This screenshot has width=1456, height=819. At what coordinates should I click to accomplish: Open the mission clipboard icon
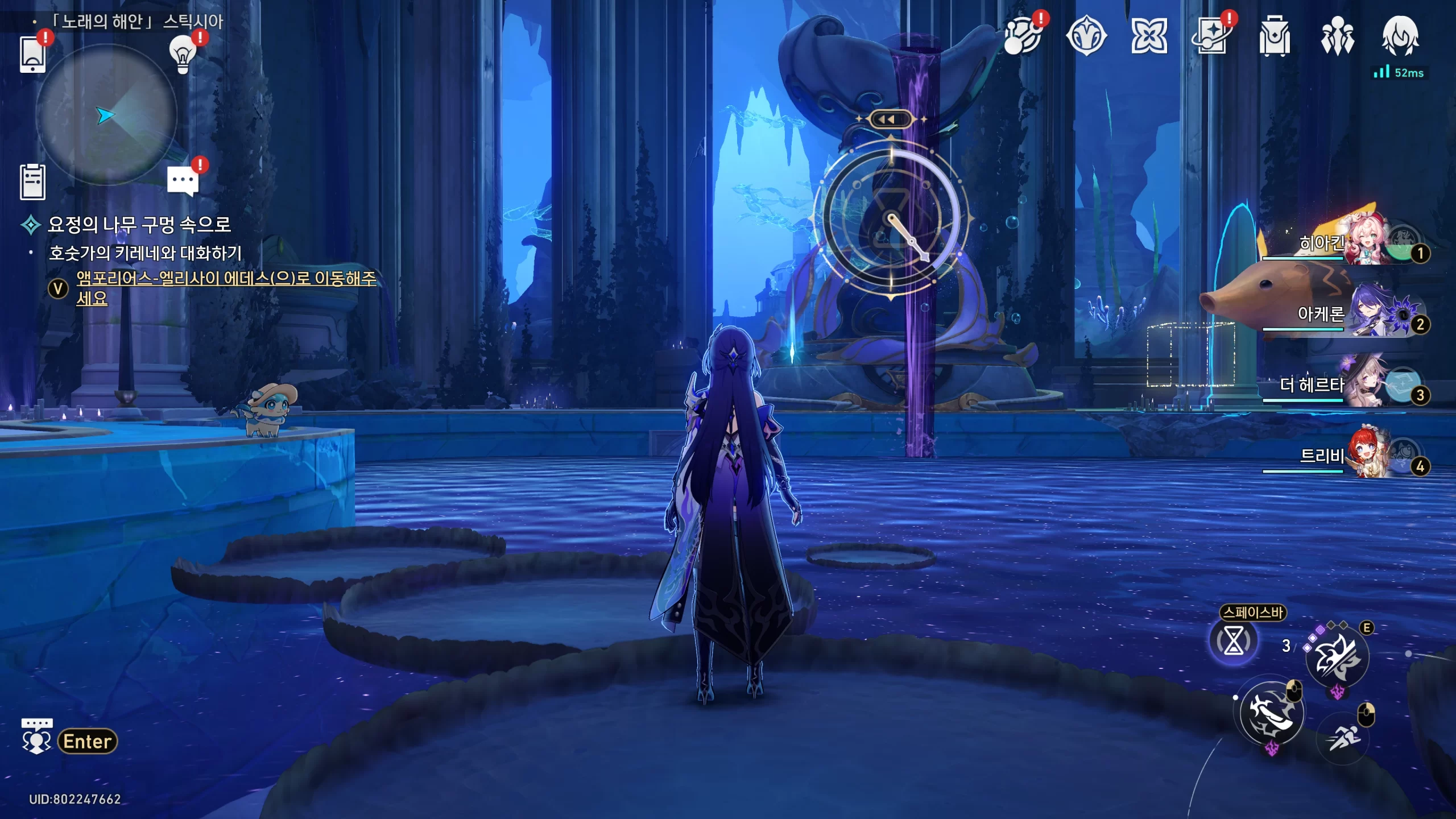pyautogui.click(x=32, y=182)
